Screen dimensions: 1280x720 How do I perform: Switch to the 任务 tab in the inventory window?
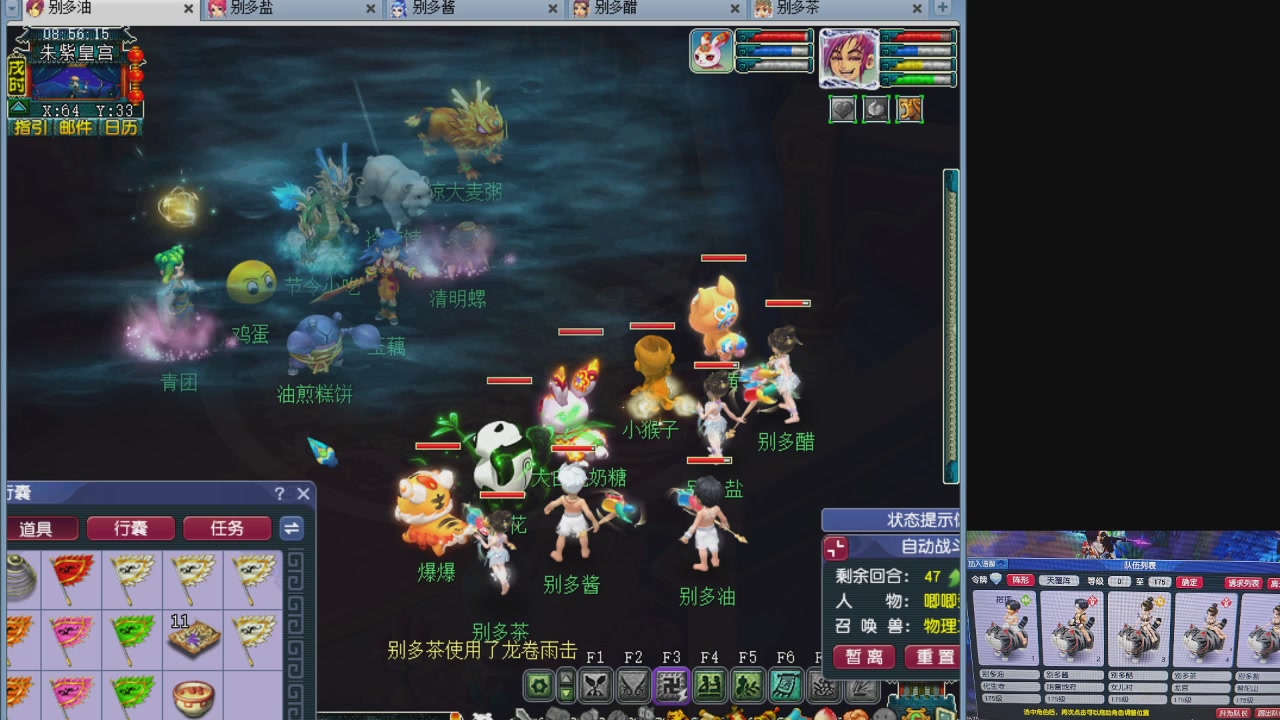(228, 529)
